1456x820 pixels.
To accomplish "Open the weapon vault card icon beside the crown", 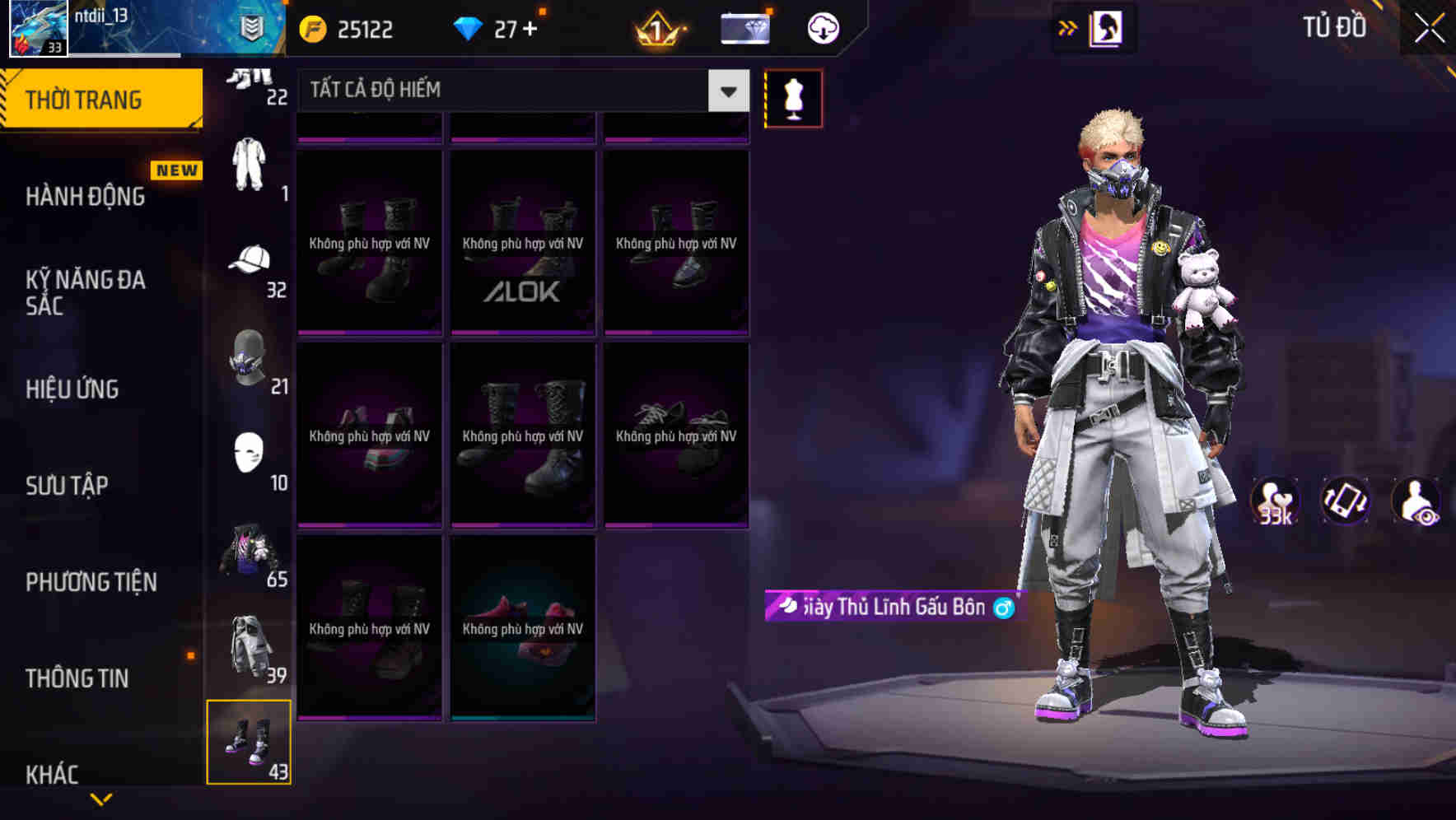I will (744, 27).
